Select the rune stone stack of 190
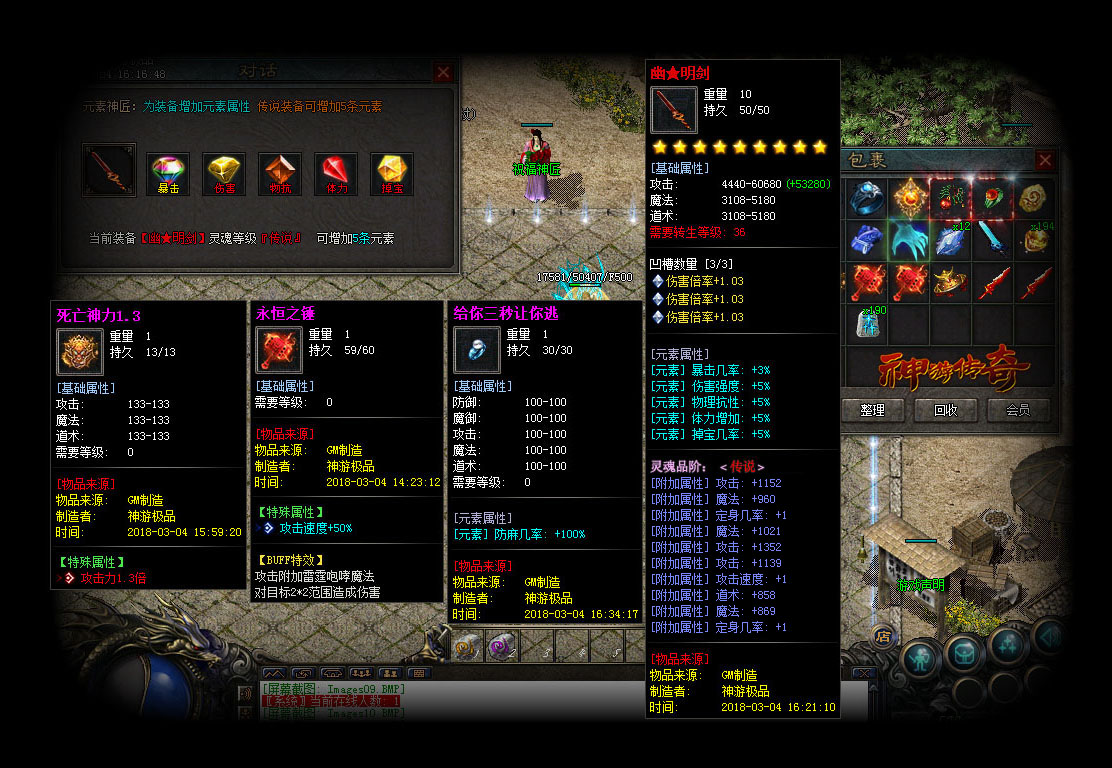The height and width of the screenshot is (768, 1112). pos(867,323)
